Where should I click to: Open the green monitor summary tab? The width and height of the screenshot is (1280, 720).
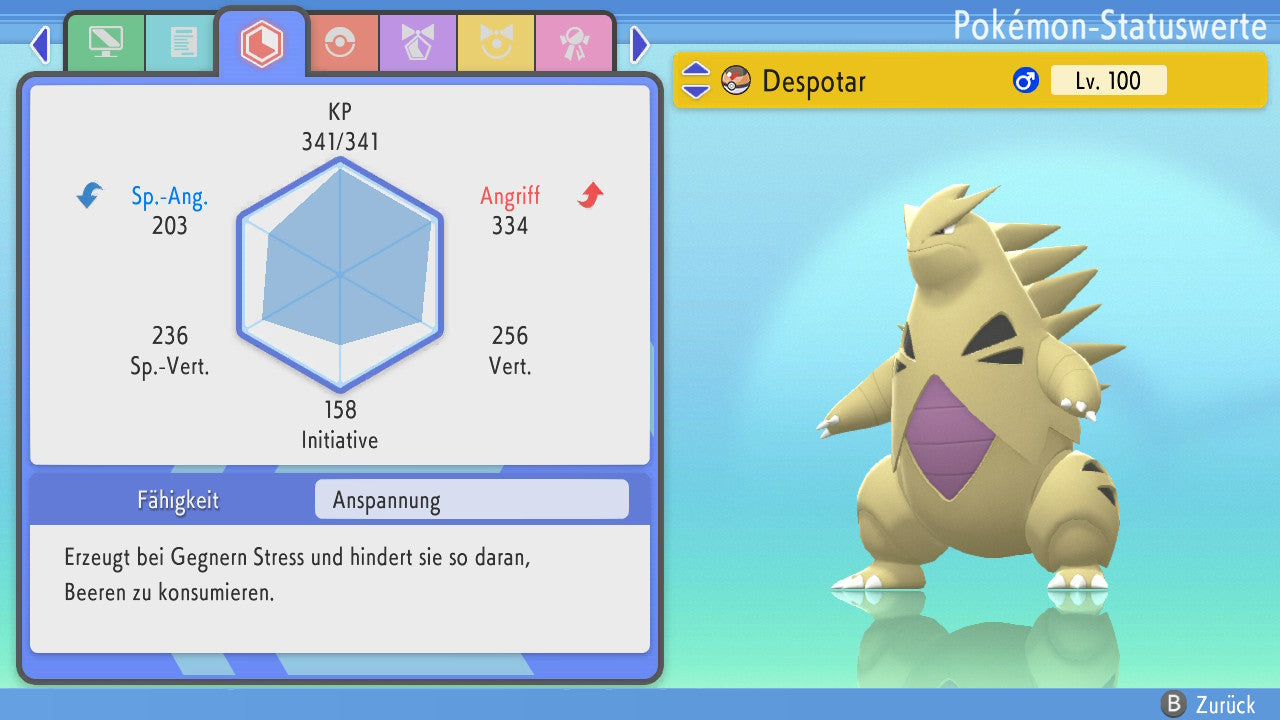pos(105,42)
